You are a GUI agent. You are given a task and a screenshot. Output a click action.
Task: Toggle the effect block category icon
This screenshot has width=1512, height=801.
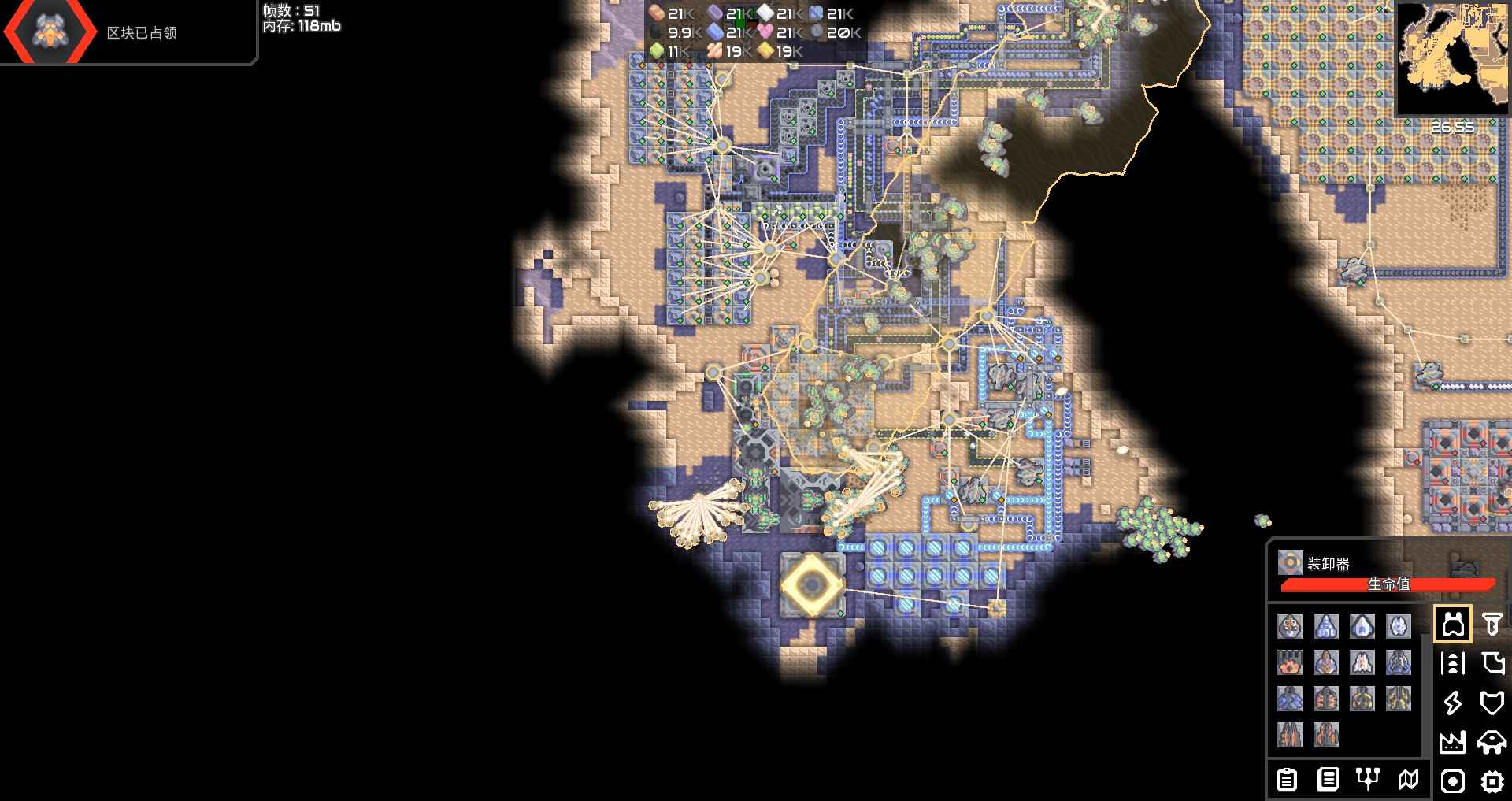[x=1453, y=781]
